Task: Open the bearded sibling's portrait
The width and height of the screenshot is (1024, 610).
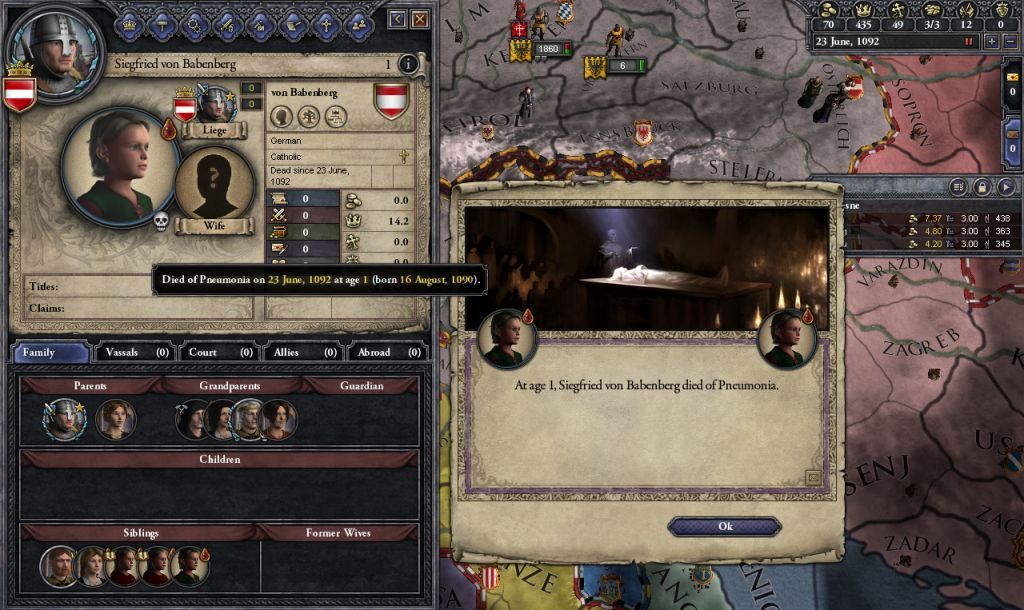Action: click(58, 567)
